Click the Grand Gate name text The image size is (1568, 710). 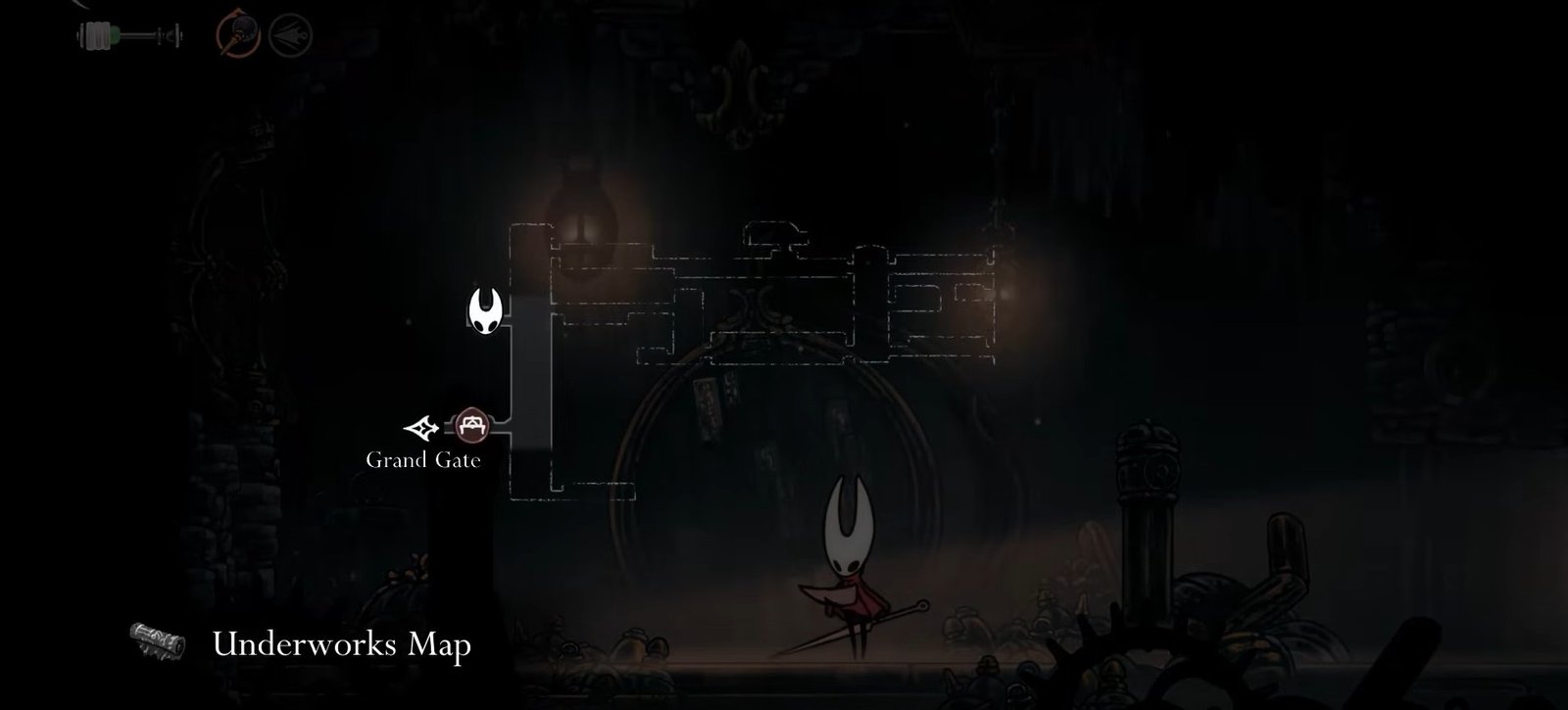click(x=423, y=457)
